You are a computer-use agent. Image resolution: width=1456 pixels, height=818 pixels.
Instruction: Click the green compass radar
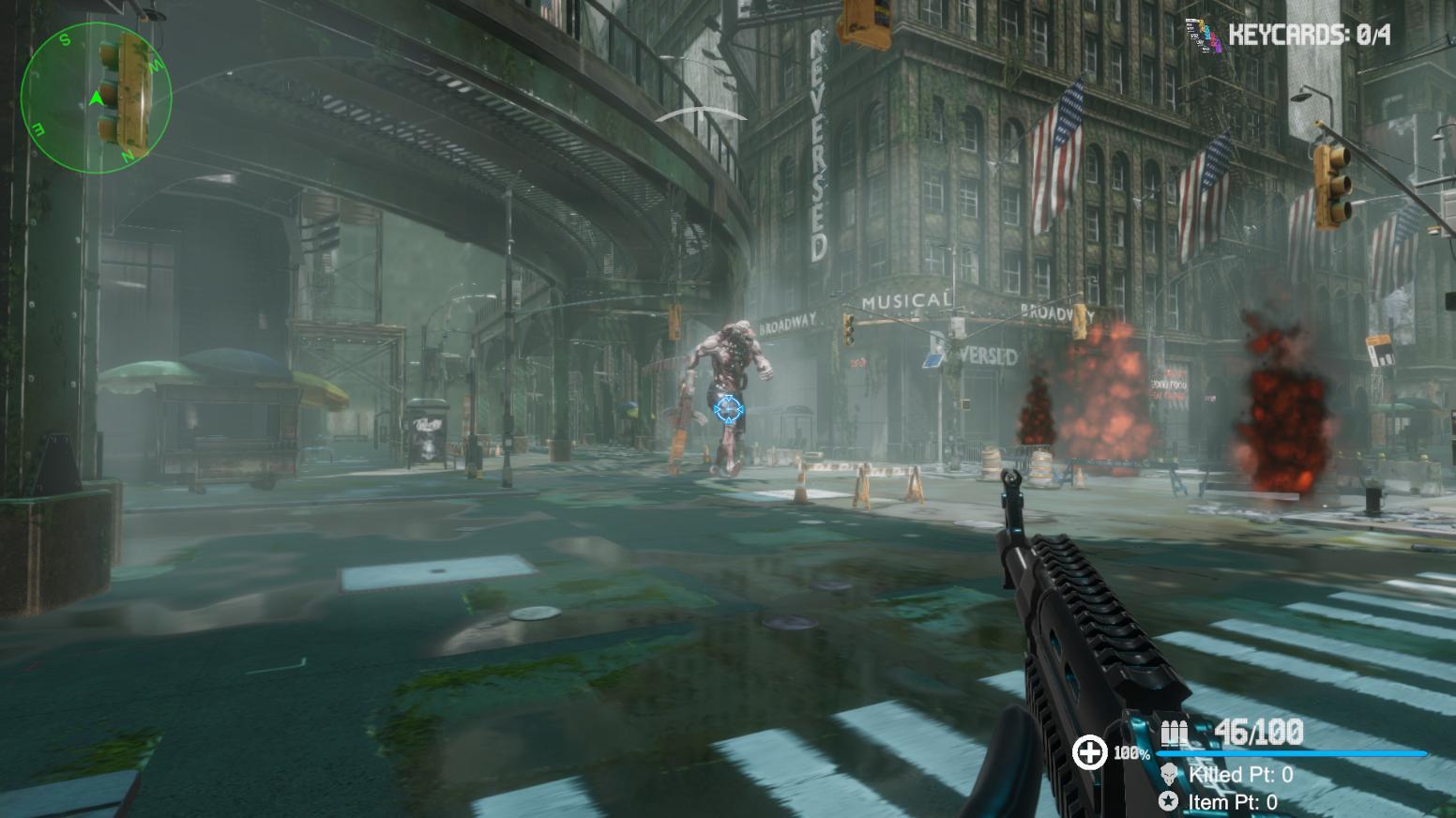[x=96, y=98]
